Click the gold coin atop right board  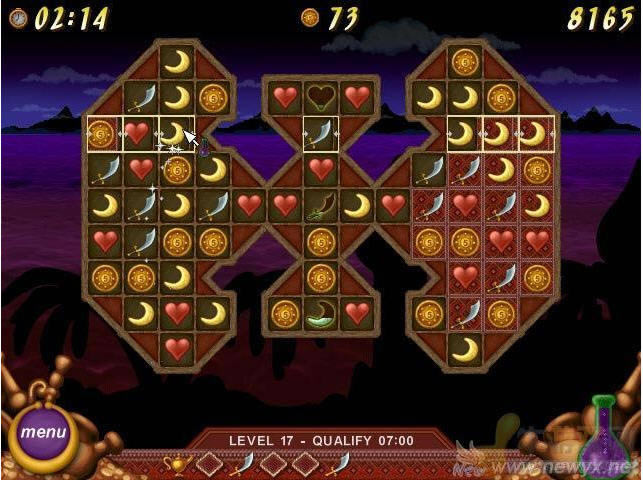click(x=465, y=62)
